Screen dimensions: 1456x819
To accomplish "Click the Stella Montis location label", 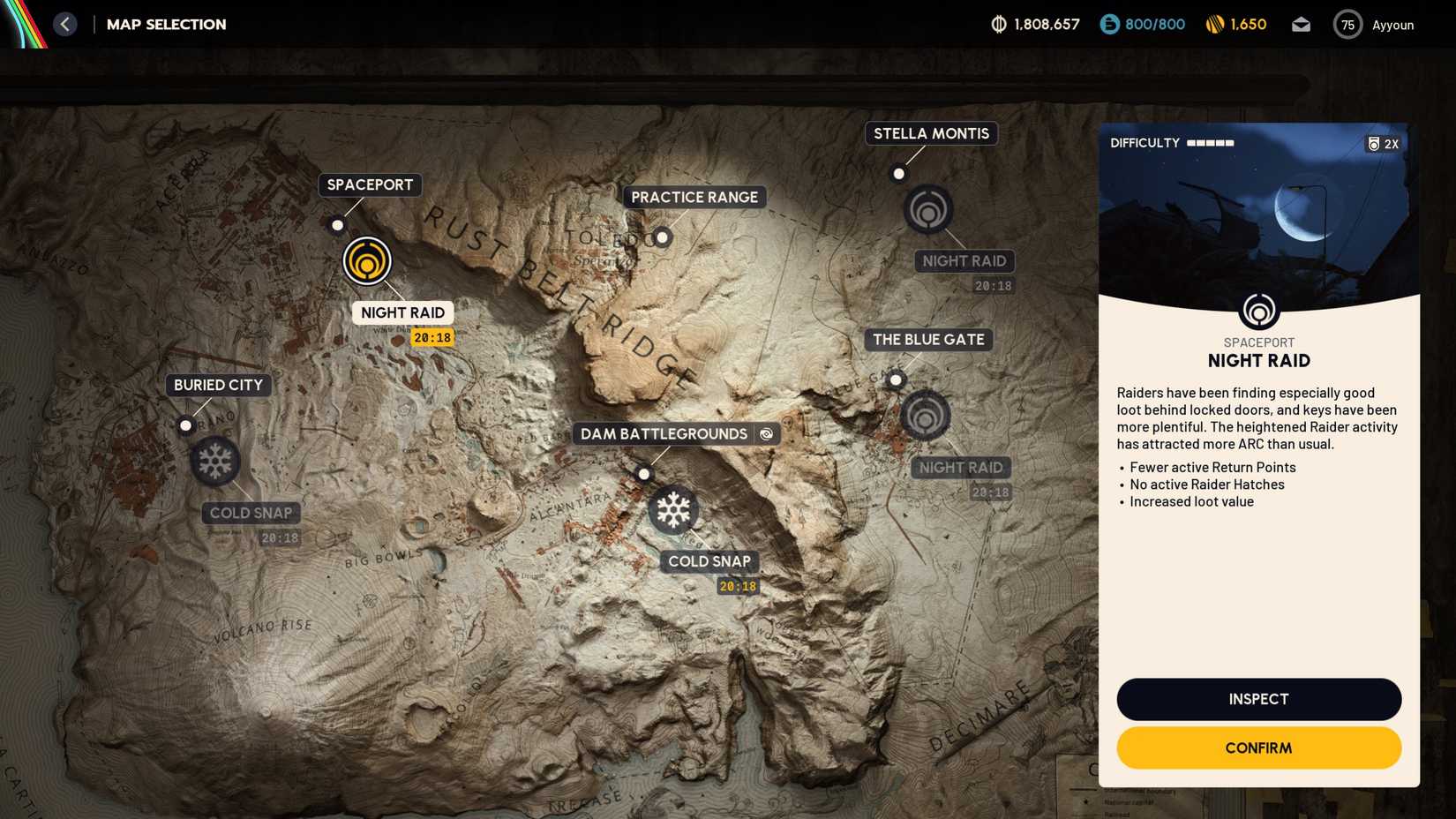I will pos(930,133).
